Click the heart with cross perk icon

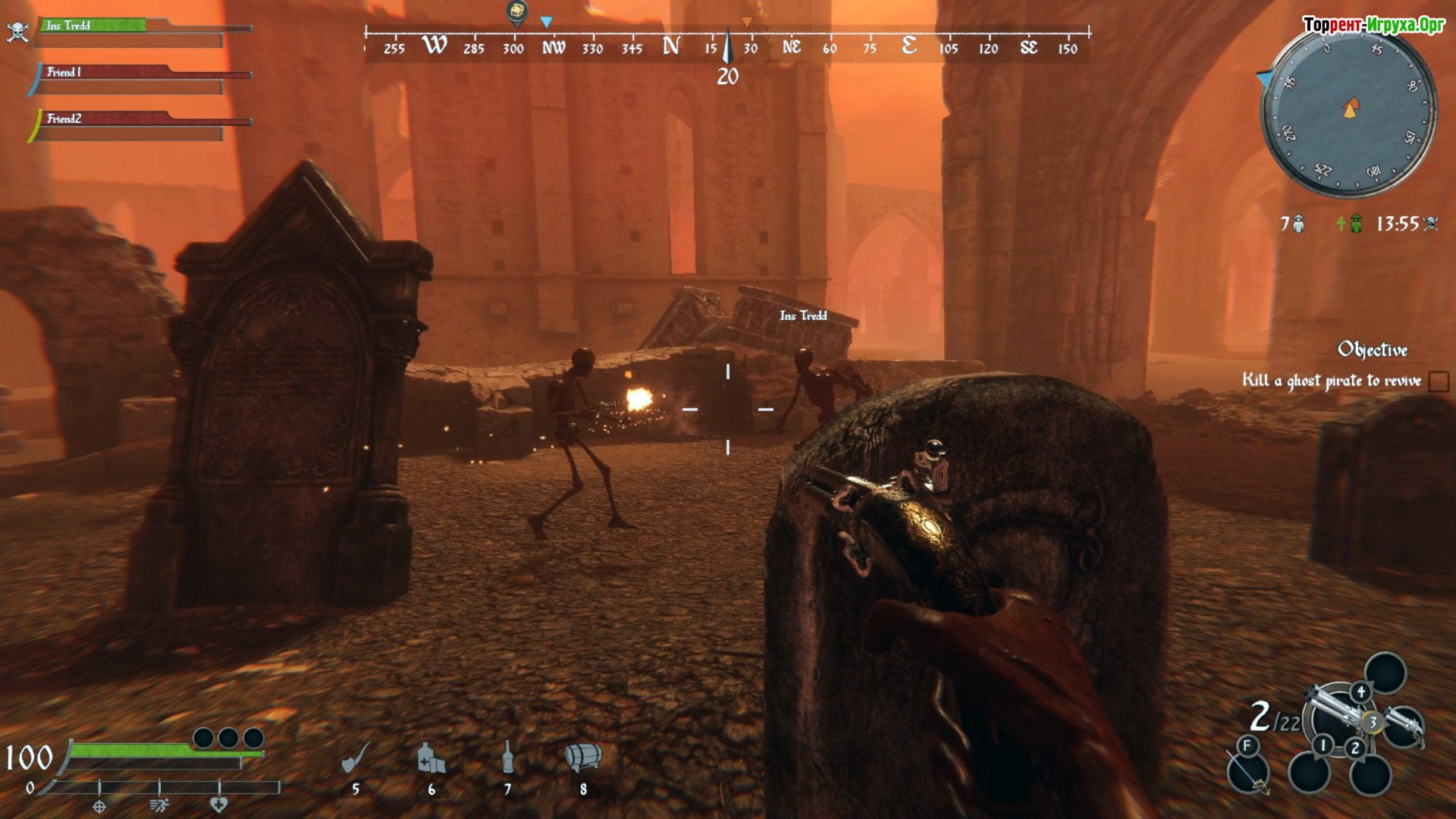pos(218,805)
